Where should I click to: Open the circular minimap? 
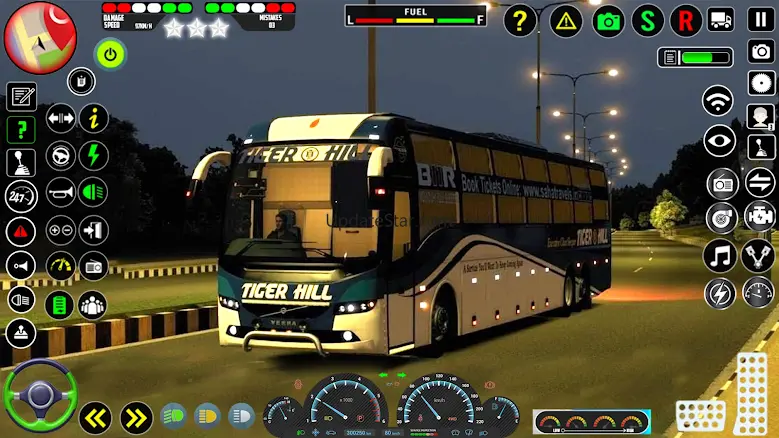click(x=40, y=37)
